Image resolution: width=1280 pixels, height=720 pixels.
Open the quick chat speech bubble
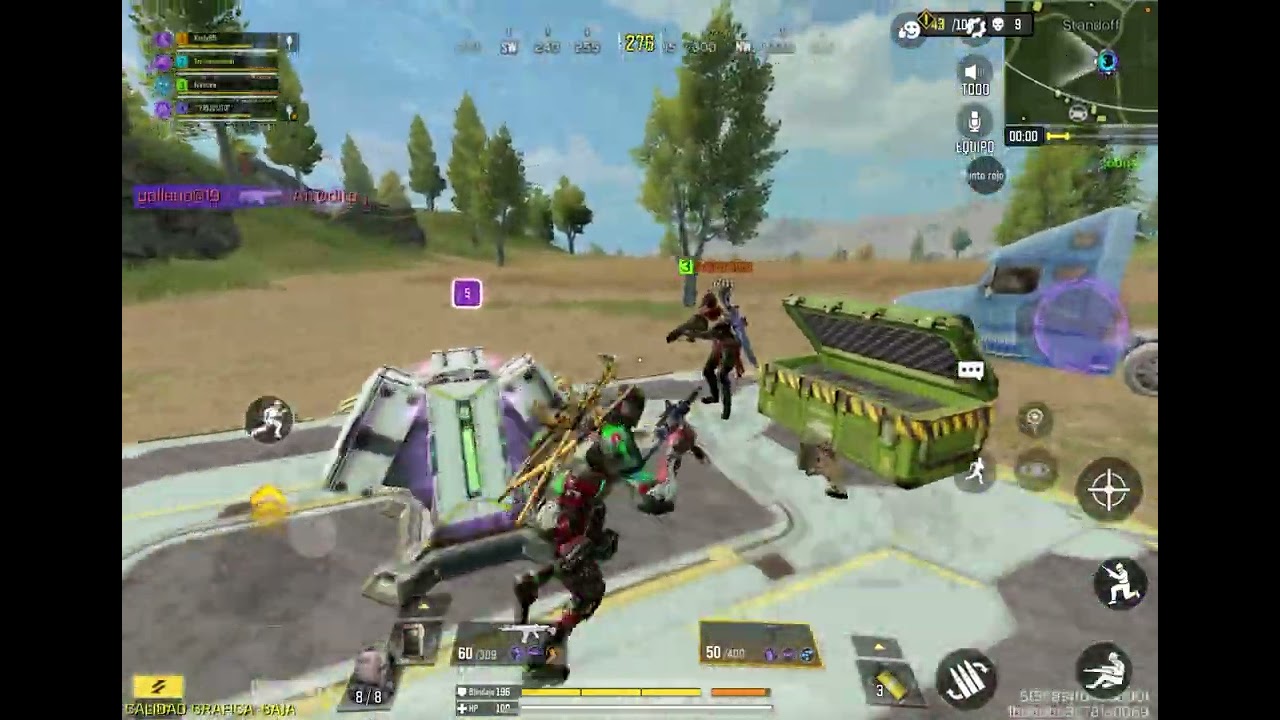pyautogui.click(x=970, y=371)
